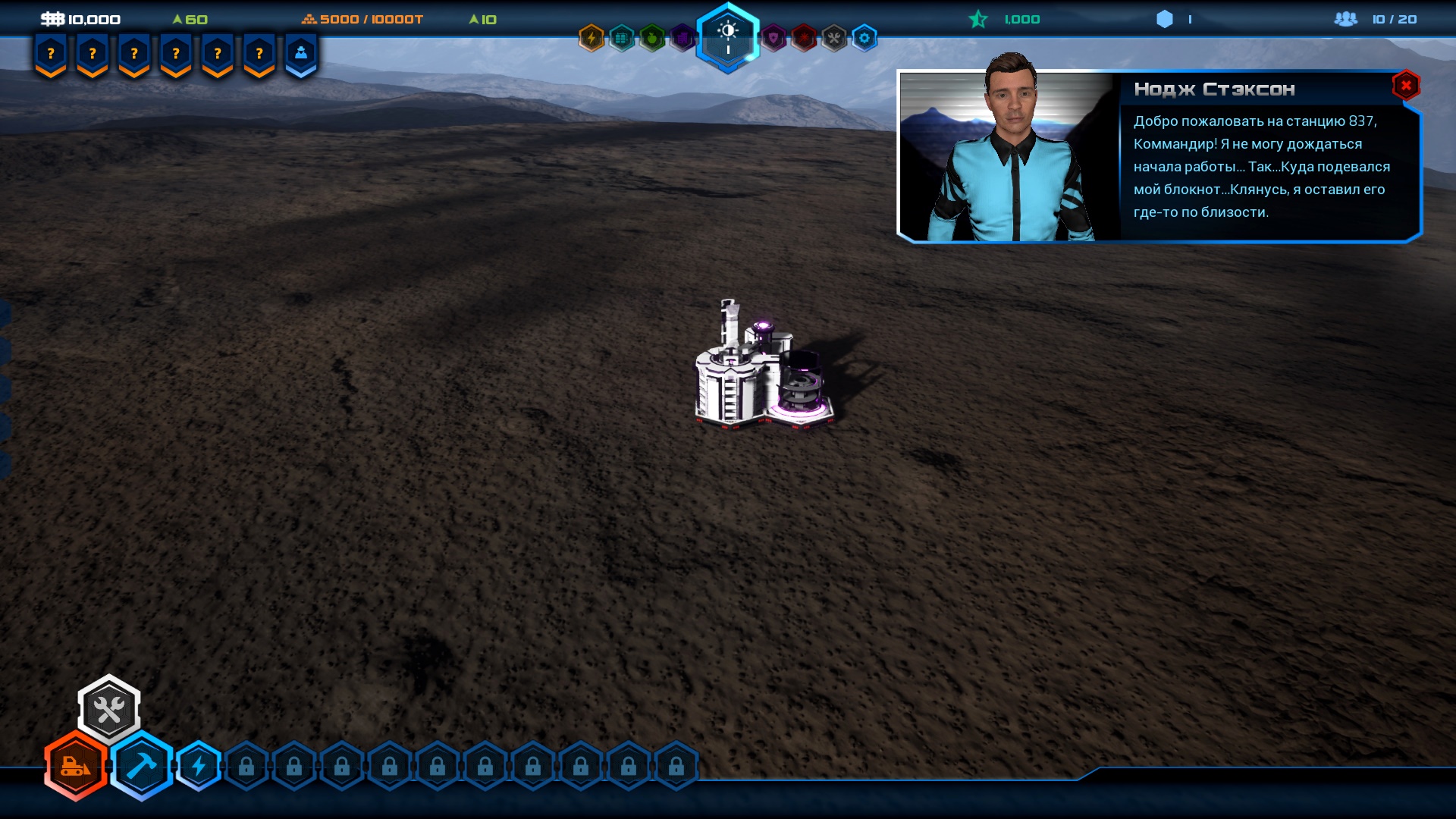Open the grey wrench maintenance icon at top
Screen dimensions: 1456x819
834,38
